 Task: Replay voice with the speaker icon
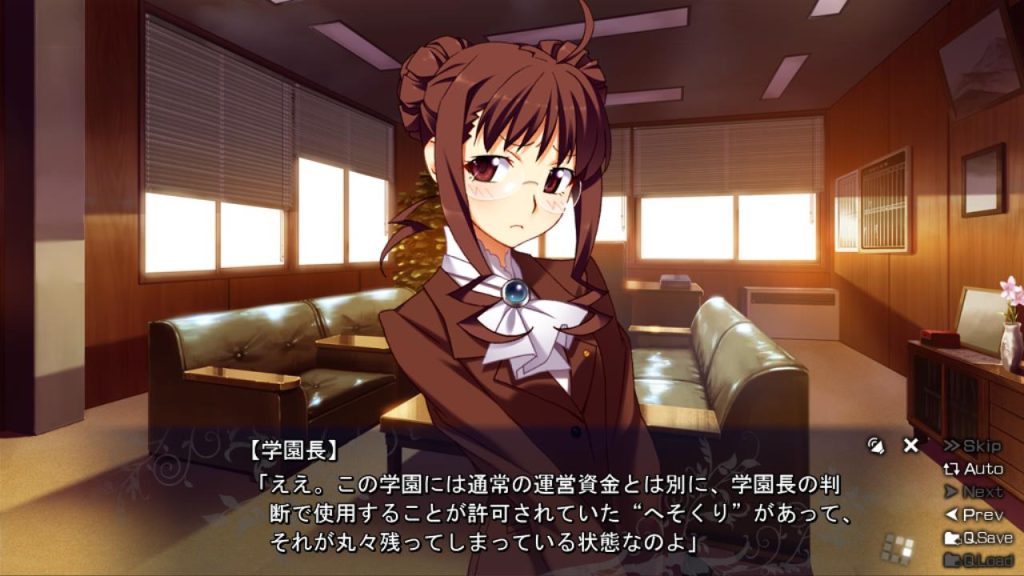click(877, 446)
